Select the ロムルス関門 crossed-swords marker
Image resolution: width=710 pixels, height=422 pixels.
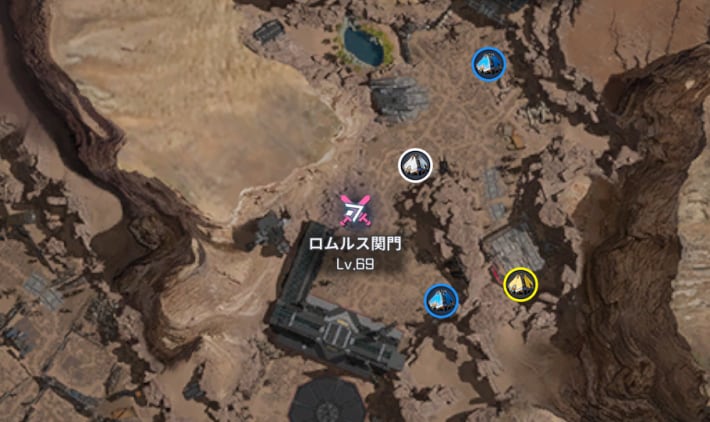354,210
